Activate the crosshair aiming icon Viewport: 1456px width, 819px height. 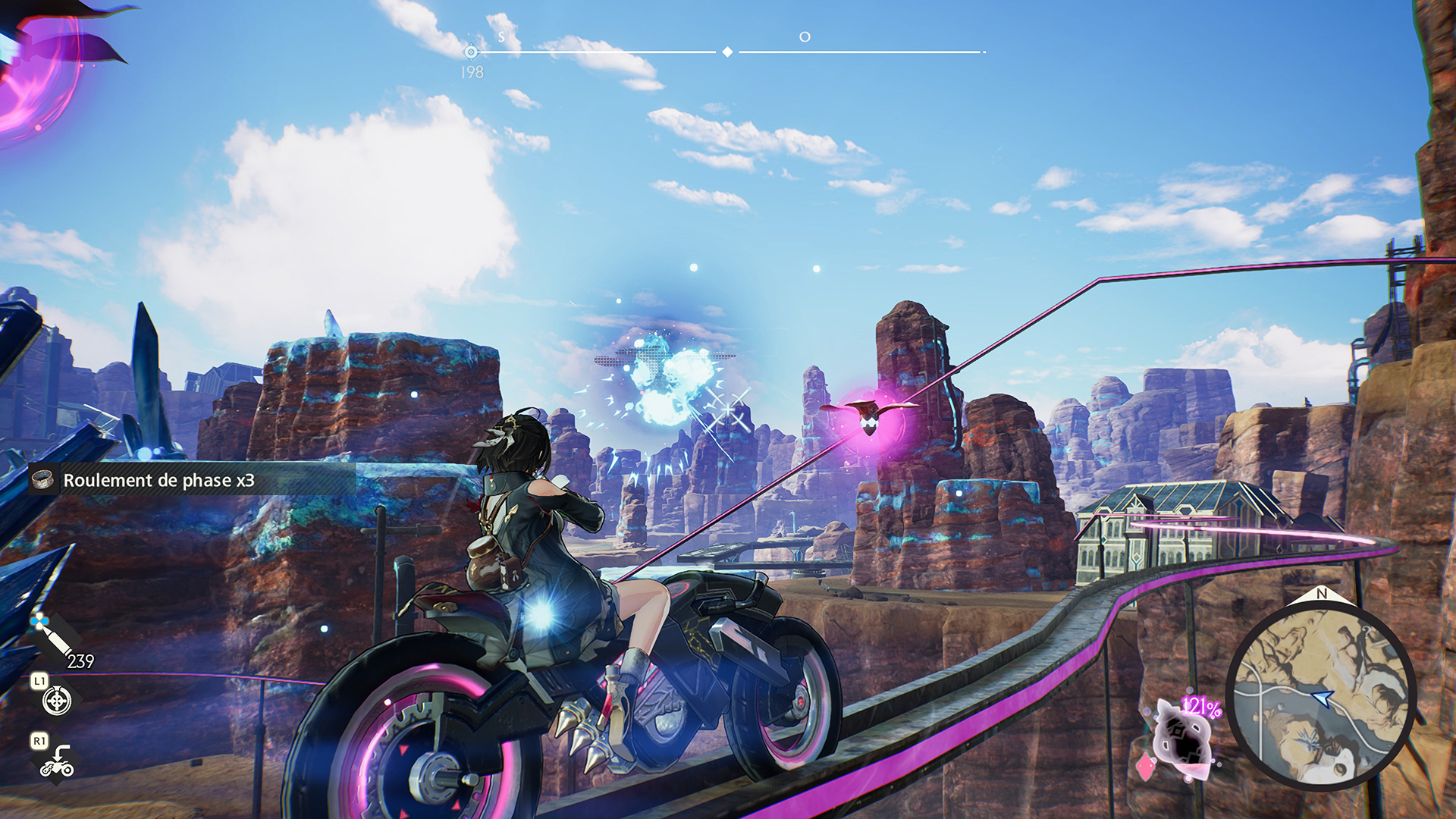57,701
